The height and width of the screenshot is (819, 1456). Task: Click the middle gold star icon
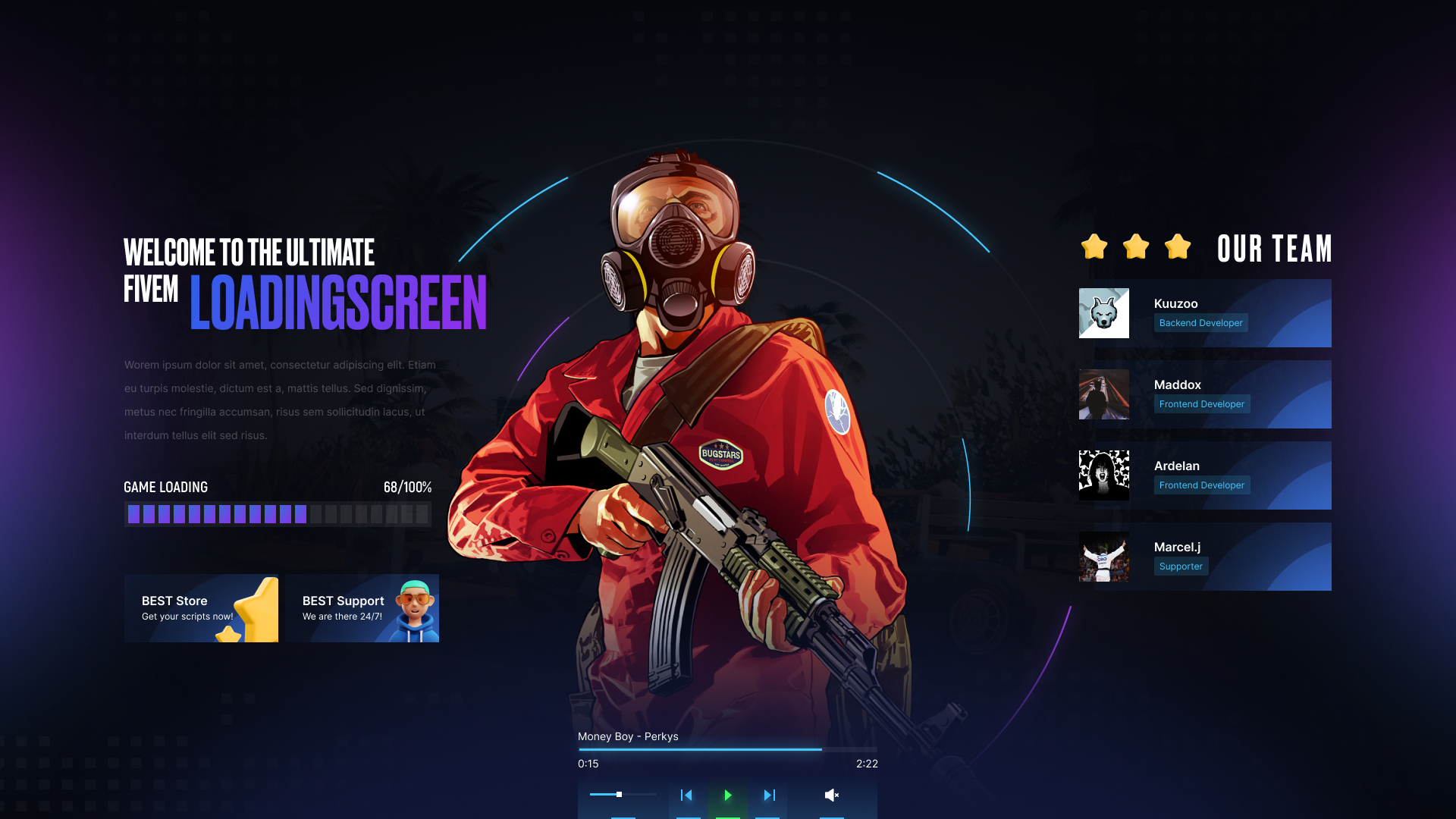(x=1135, y=246)
